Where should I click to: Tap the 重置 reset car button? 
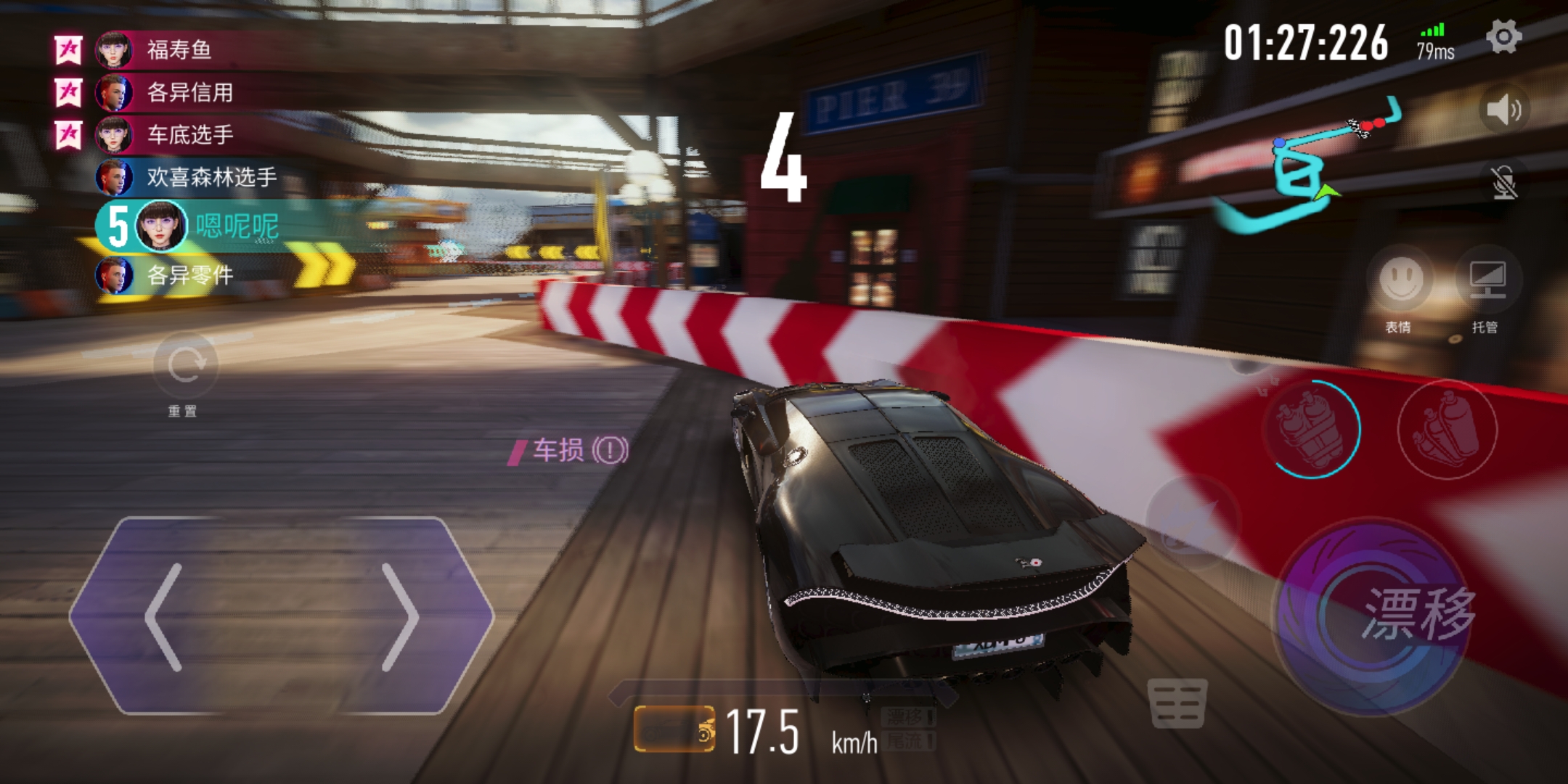tap(185, 365)
